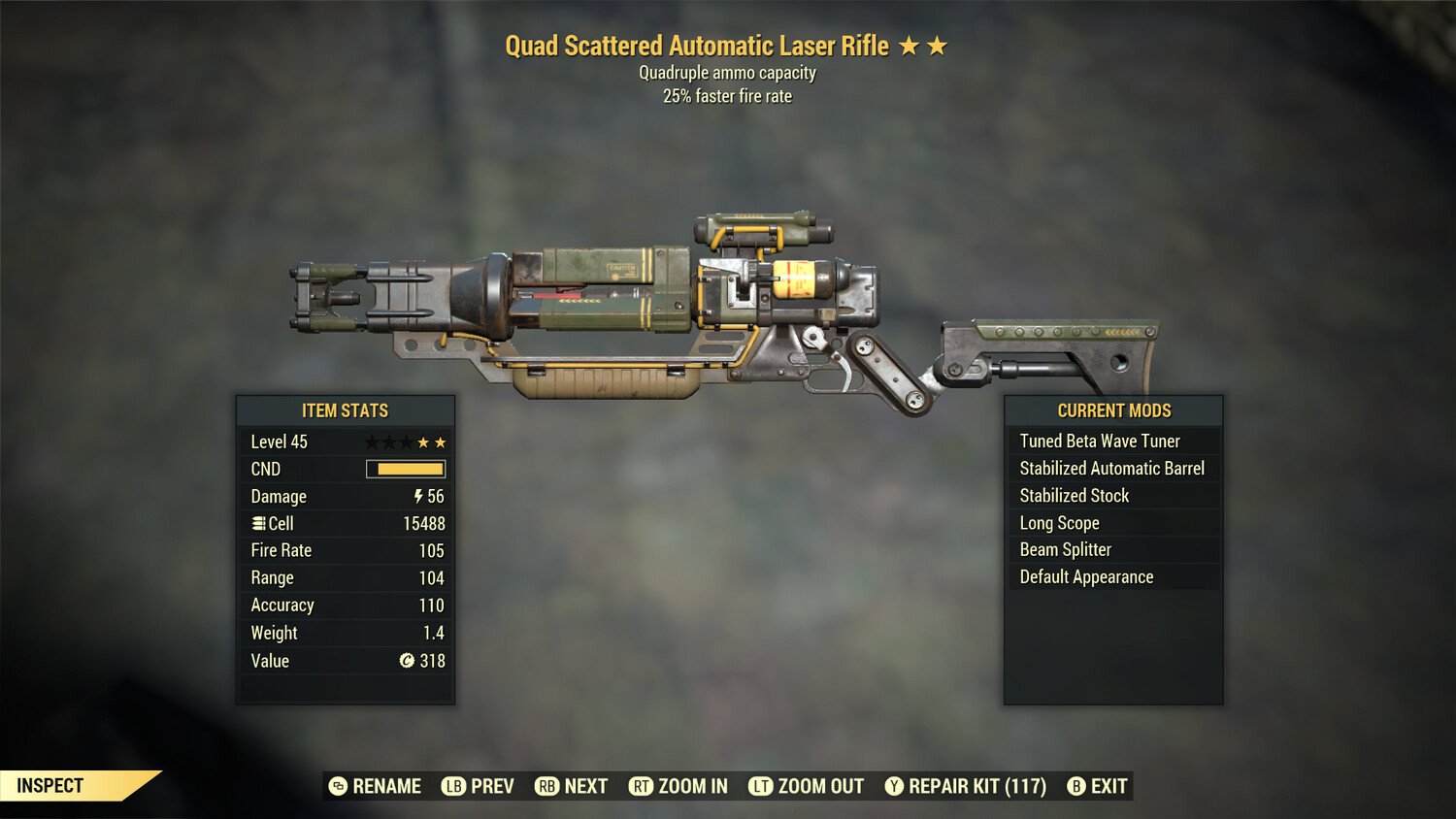The image size is (1456, 819).
Task: Click the CND condition bar
Action: point(404,469)
